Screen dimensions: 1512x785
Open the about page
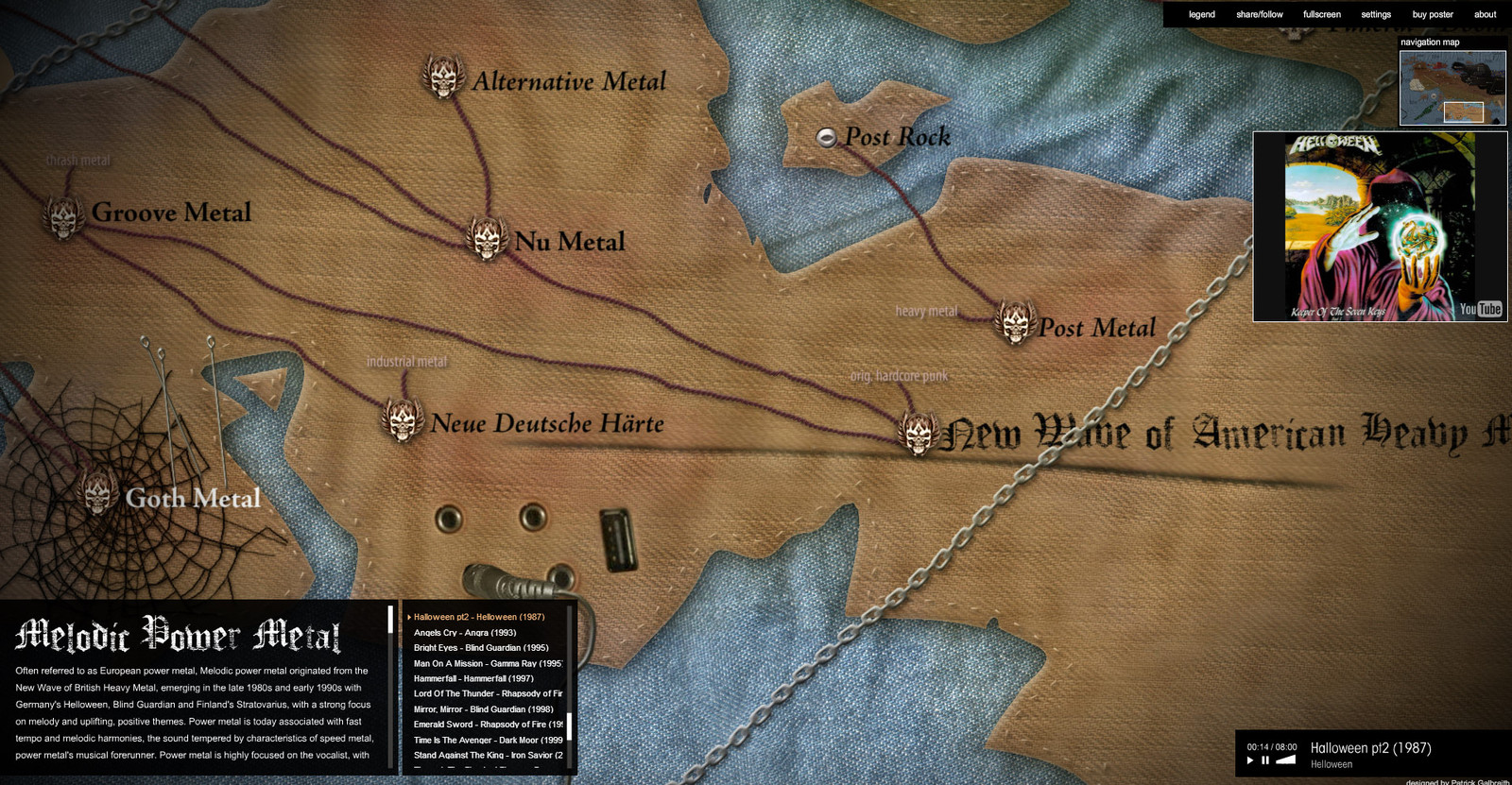(1485, 14)
